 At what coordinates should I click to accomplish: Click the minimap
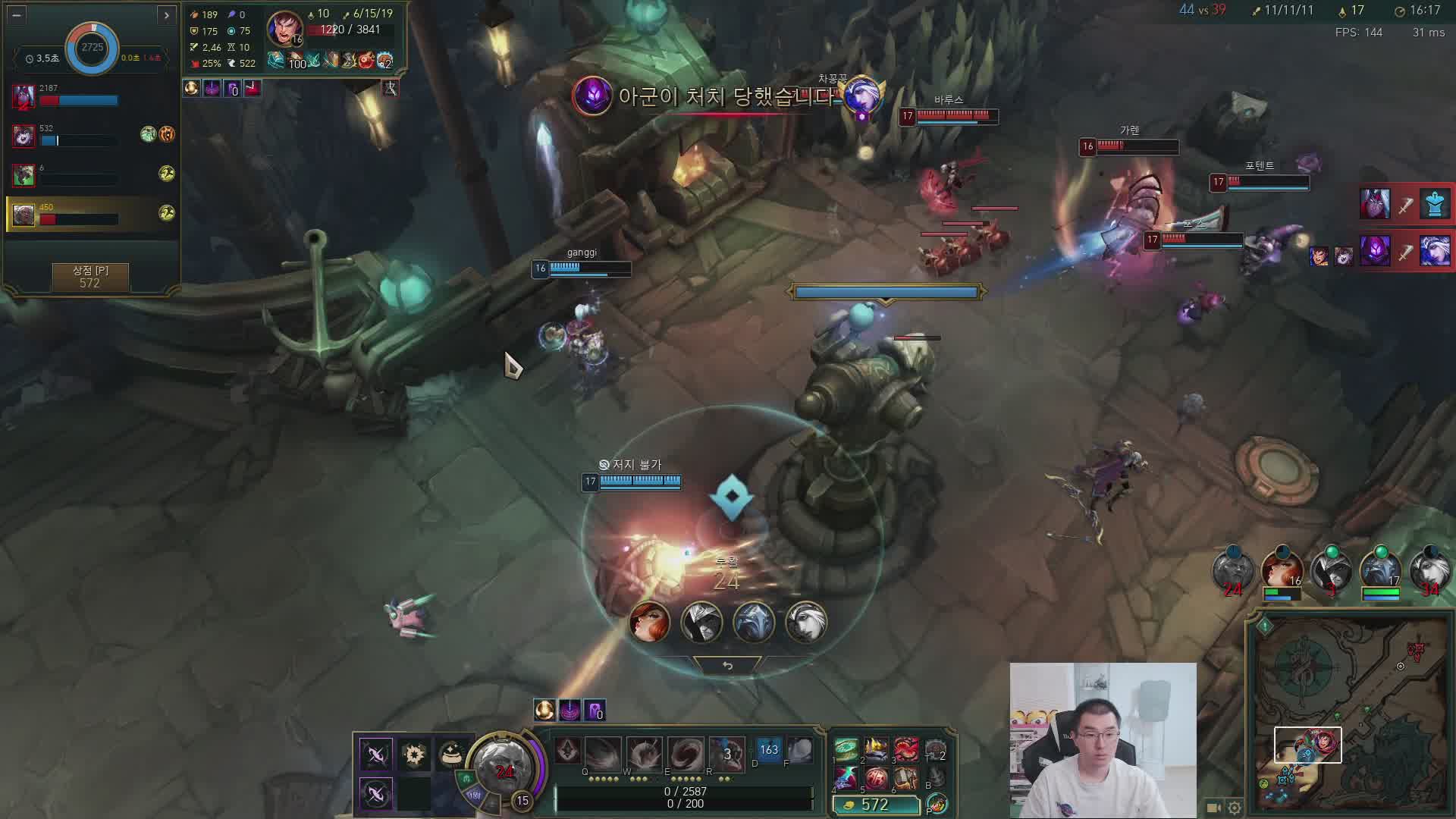(1351, 714)
